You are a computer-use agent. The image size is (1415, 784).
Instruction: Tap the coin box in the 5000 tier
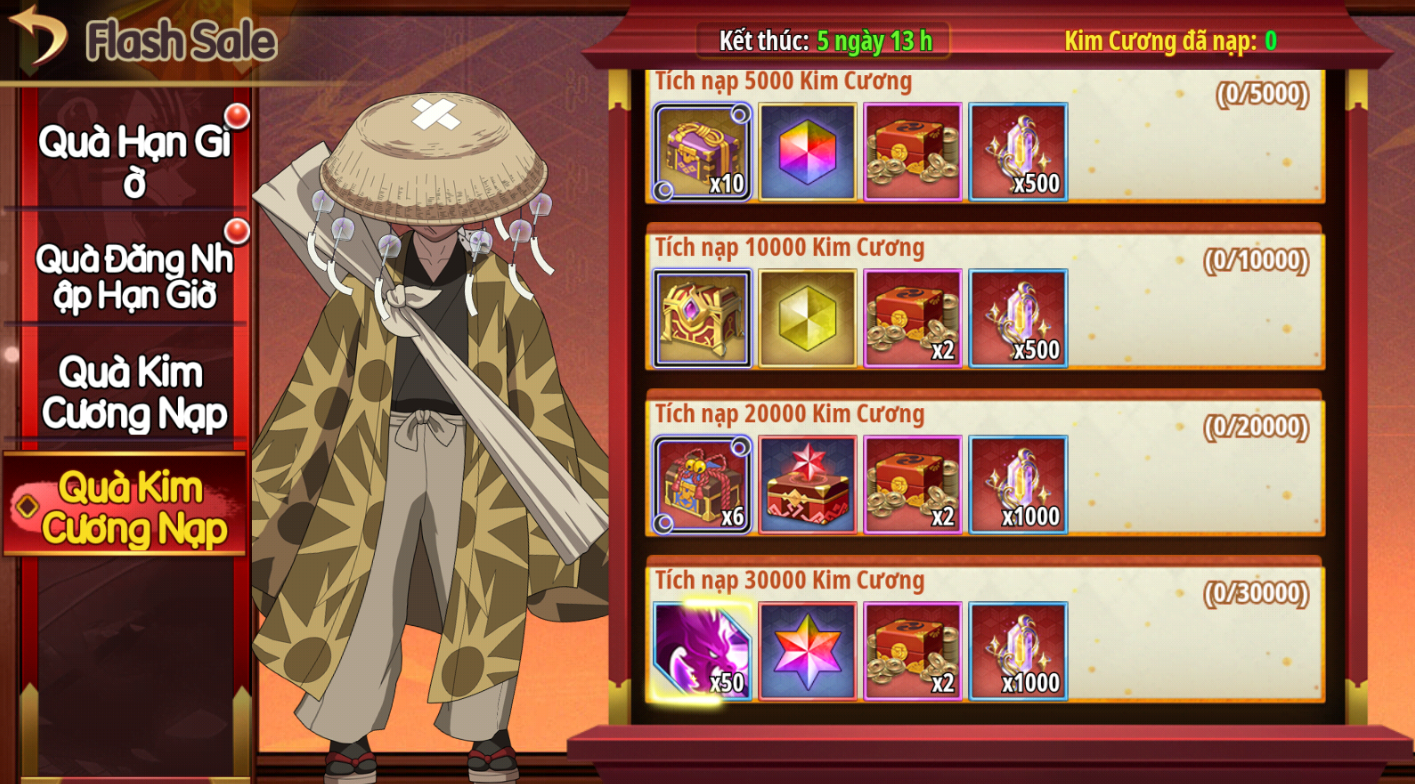pyautogui.click(x=912, y=152)
